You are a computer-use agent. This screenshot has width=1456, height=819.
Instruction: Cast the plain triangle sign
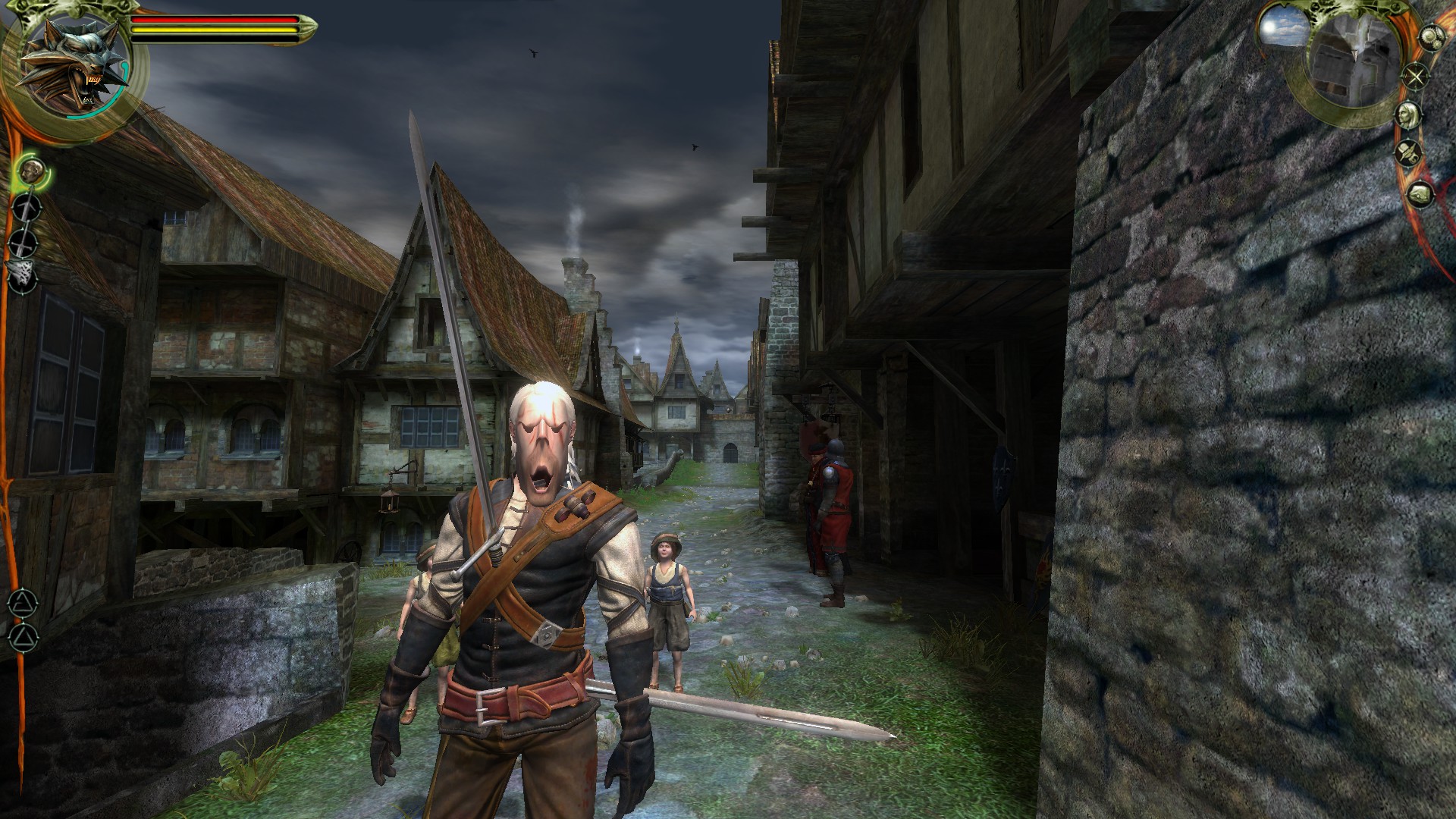(x=21, y=636)
